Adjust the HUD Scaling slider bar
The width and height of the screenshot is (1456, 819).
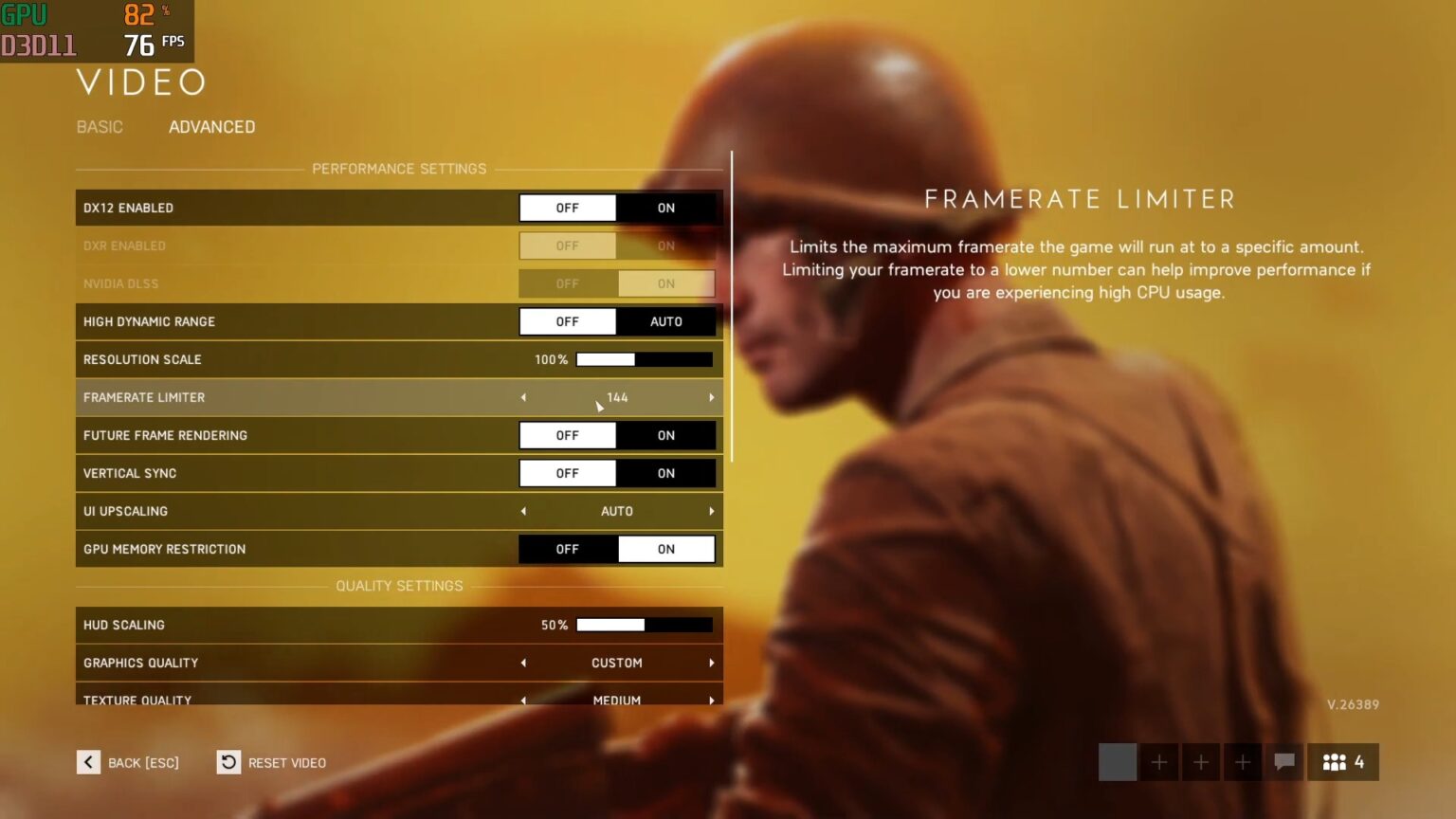click(645, 625)
